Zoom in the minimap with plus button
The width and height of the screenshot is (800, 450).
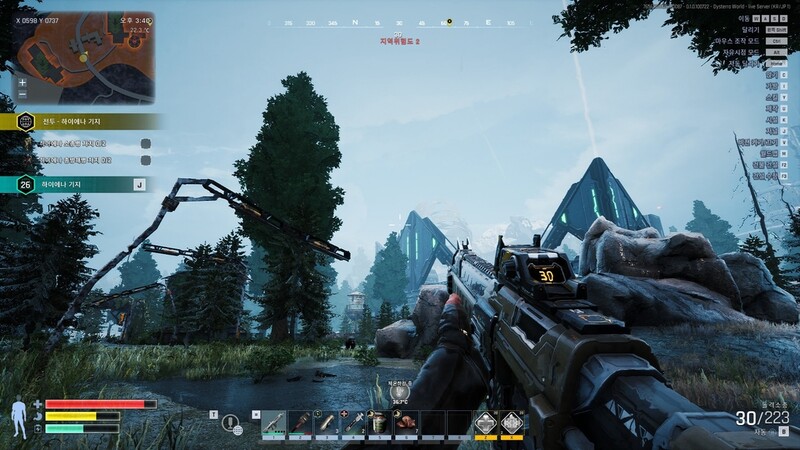point(22,82)
